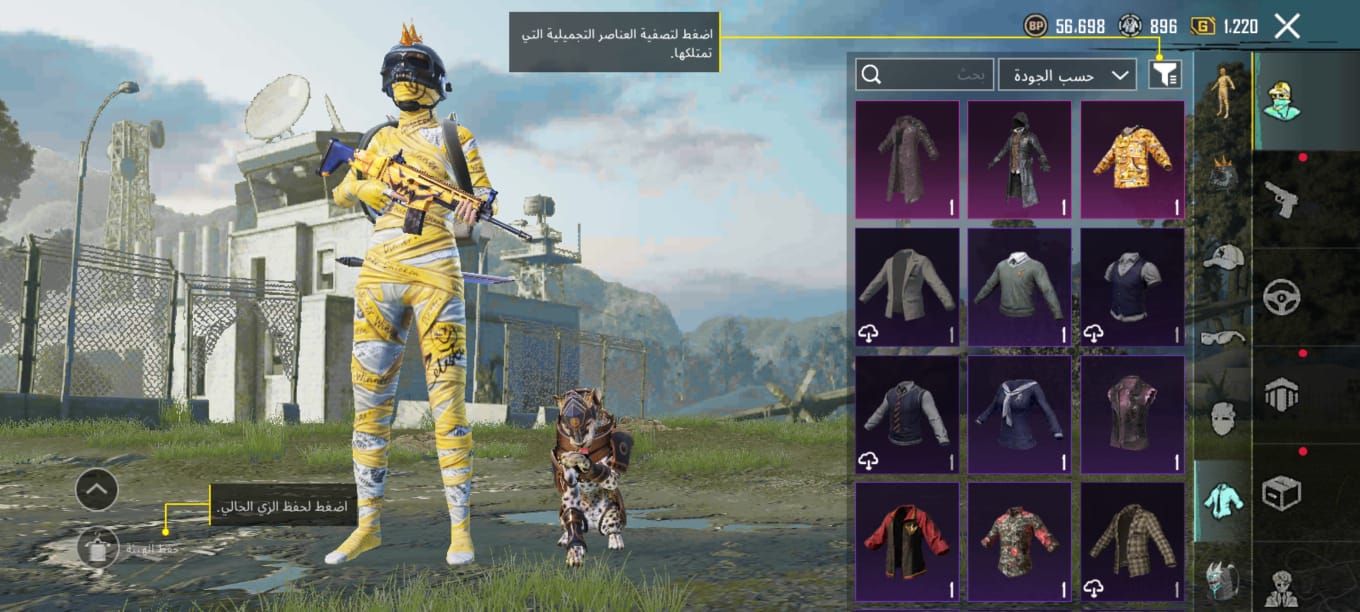Switch to the pistol weapons category
Viewport: 1360px width, 612px height.
coord(1280,198)
